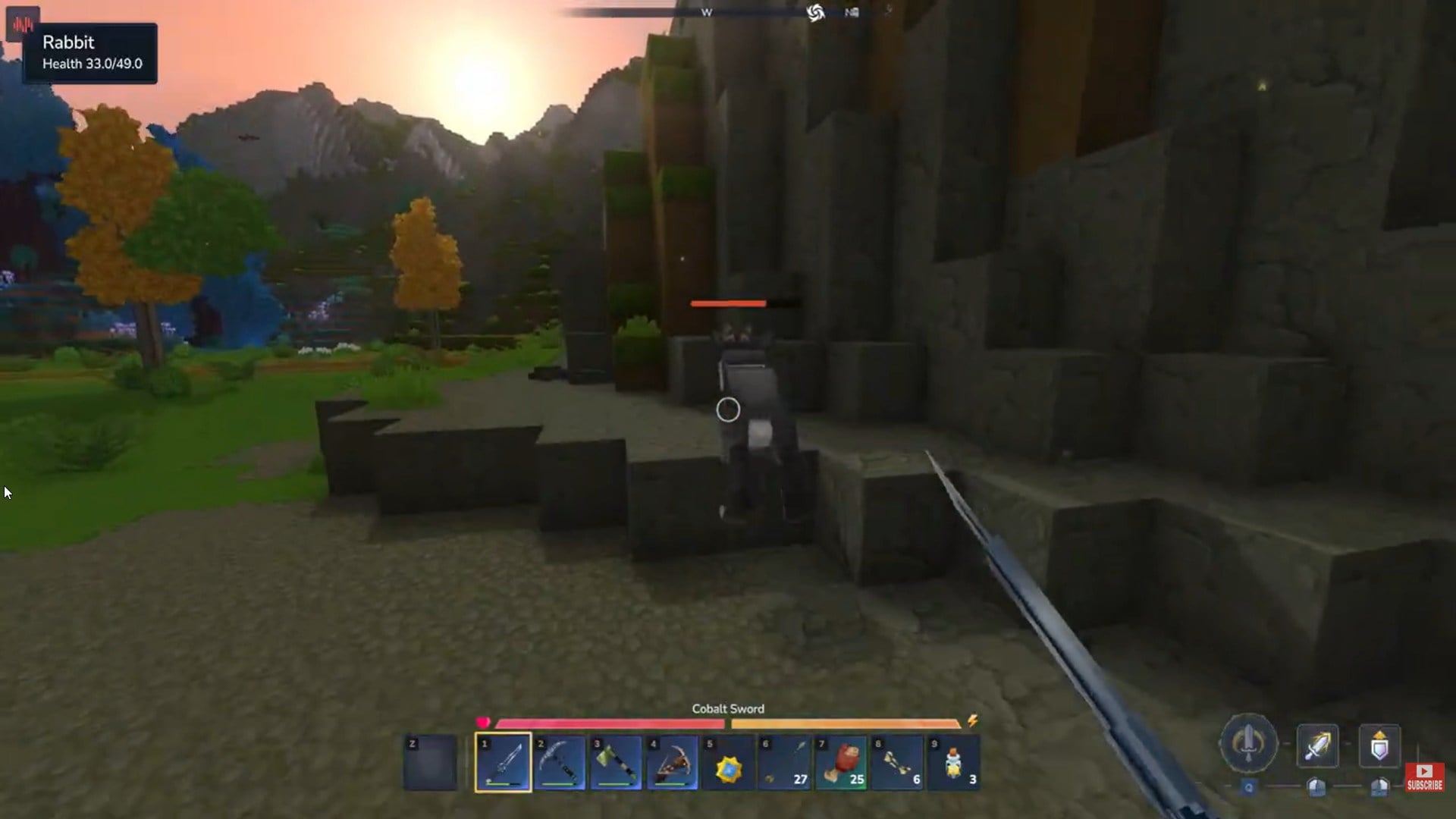This screenshot has height=819, width=1456.
Task: Click the circular sword class emblem bottom-right
Action: coord(1247,744)
